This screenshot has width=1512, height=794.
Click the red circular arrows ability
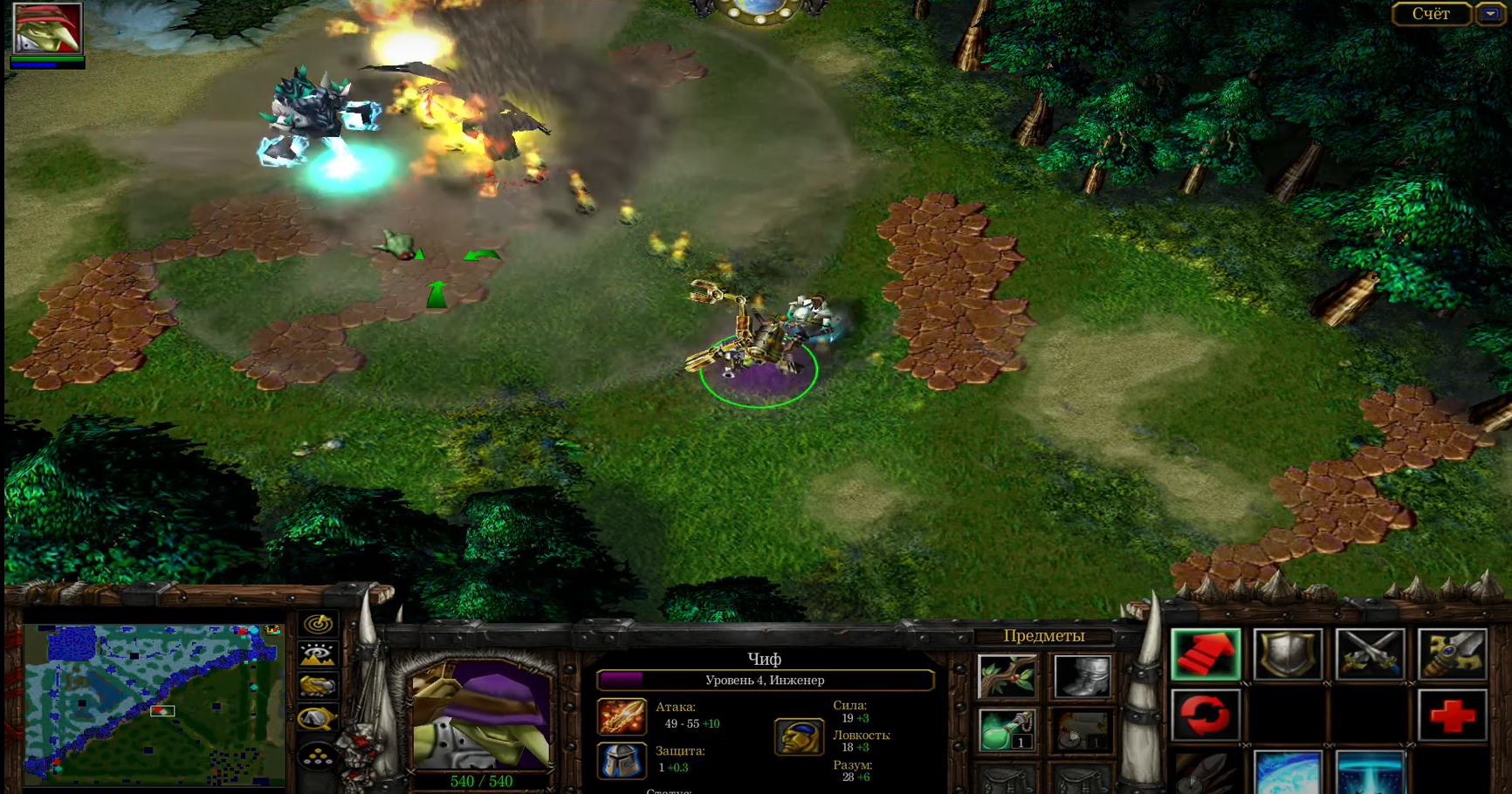coord(1206,715)
